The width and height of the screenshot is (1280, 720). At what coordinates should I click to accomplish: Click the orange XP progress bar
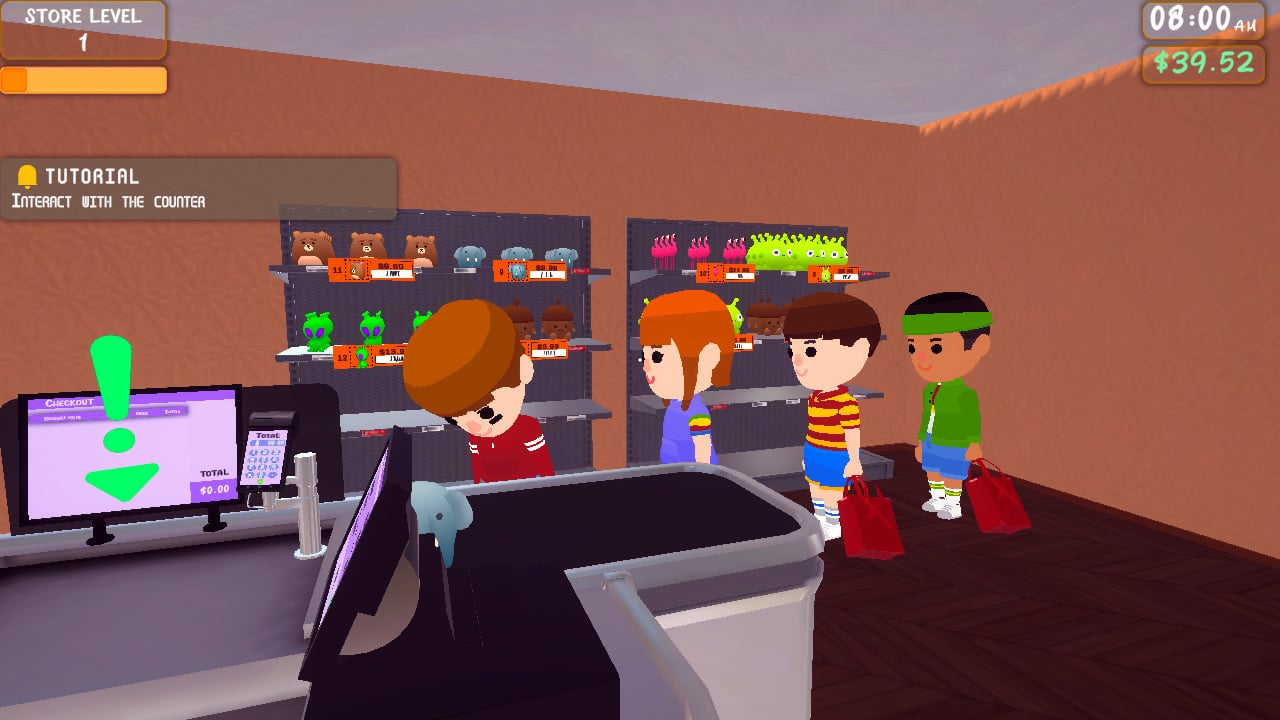83,78
